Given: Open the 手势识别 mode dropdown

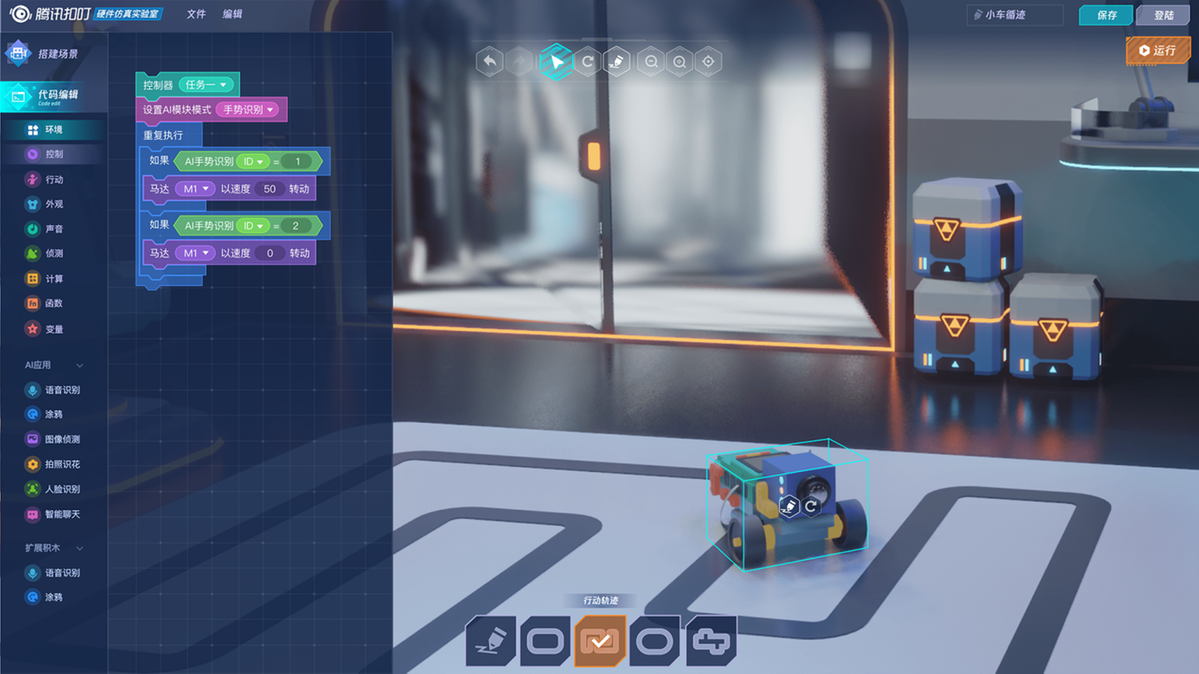Looking at the screenshot, I should (x=249, y=109).
